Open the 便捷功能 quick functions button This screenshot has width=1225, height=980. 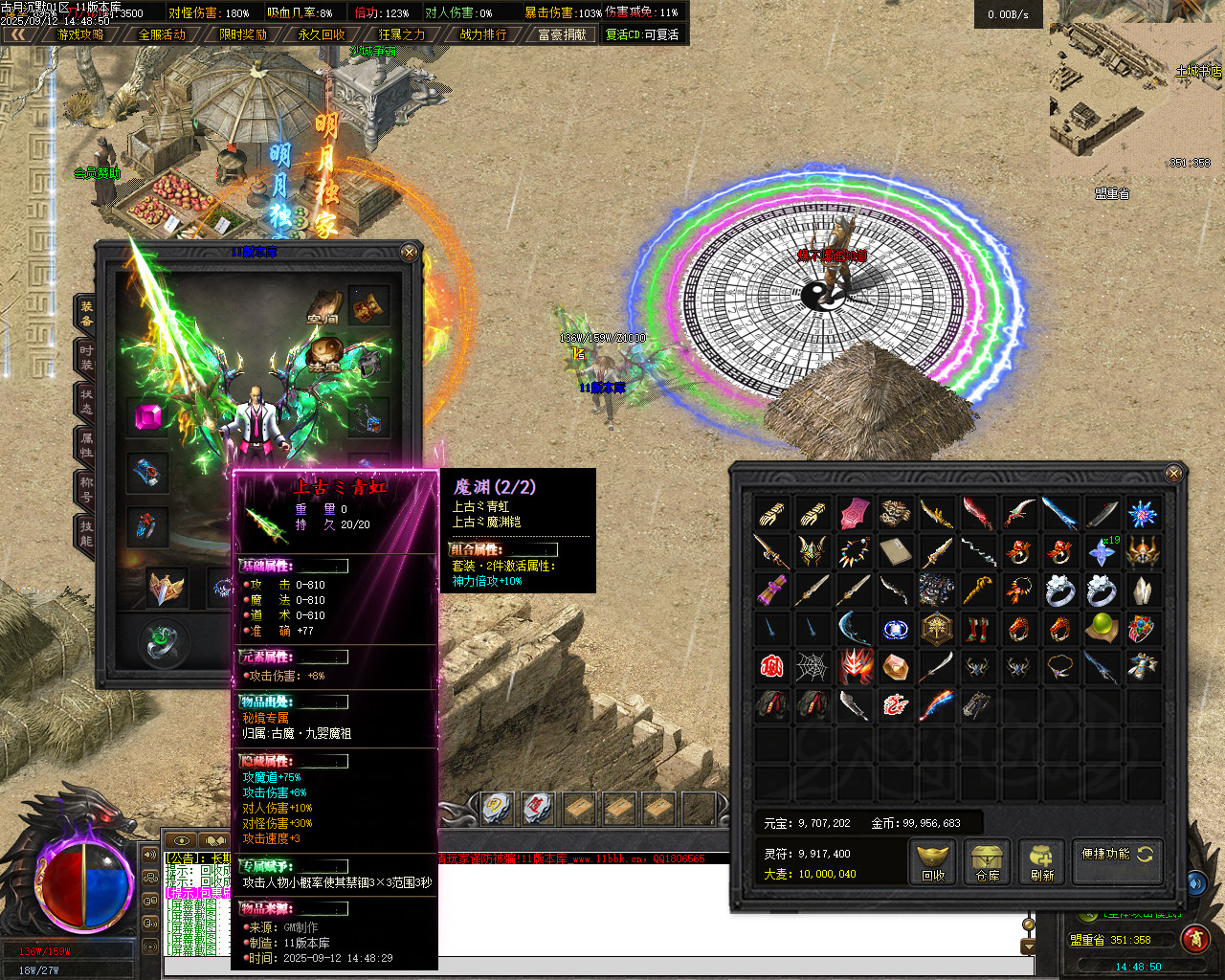[1117, 855]
